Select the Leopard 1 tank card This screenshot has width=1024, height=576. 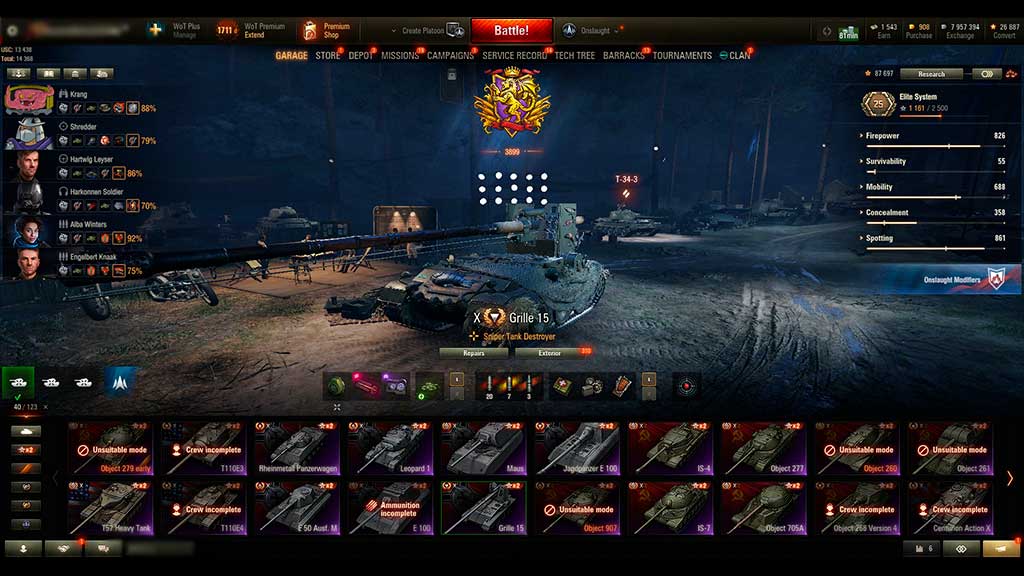point(391,447)
